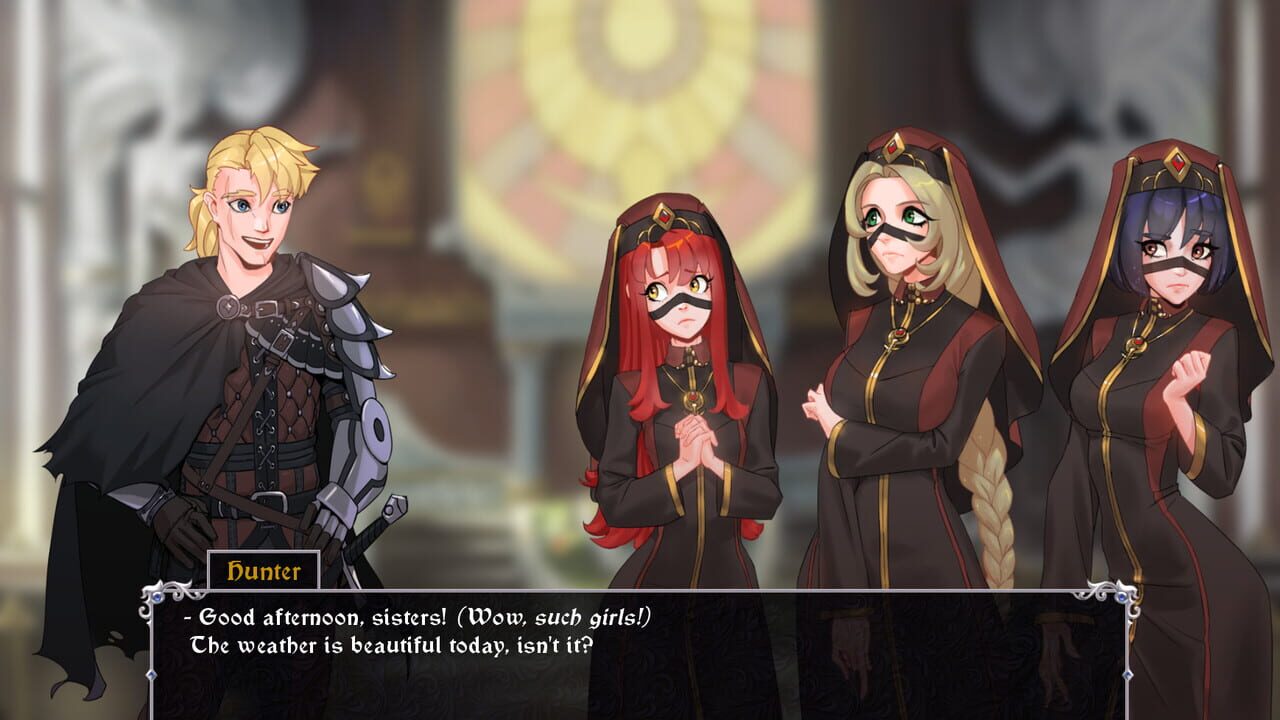The image size is (1280, 720).
Task: Click the red gem on the red-haired sister's headdress
Action: 666,215
